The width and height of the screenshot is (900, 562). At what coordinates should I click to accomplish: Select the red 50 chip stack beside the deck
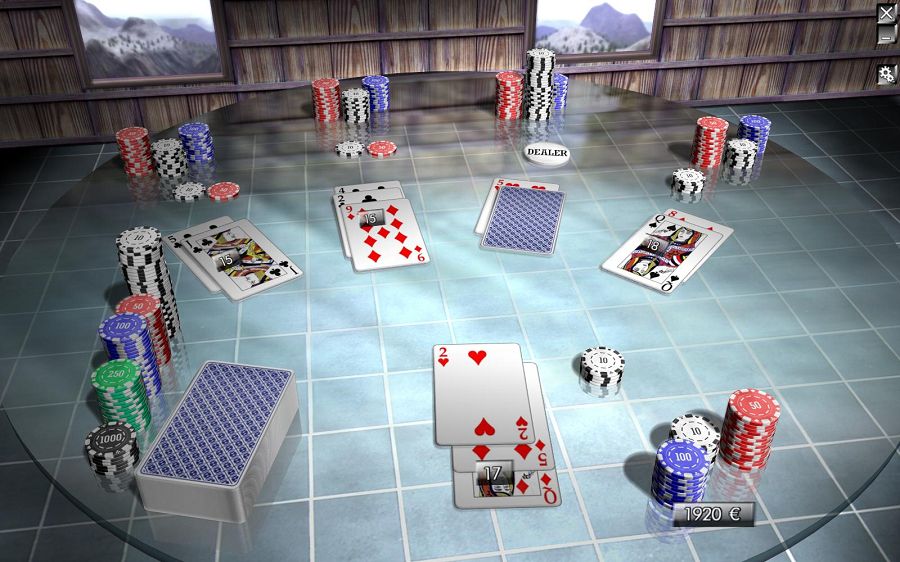(x=140, y=305)
